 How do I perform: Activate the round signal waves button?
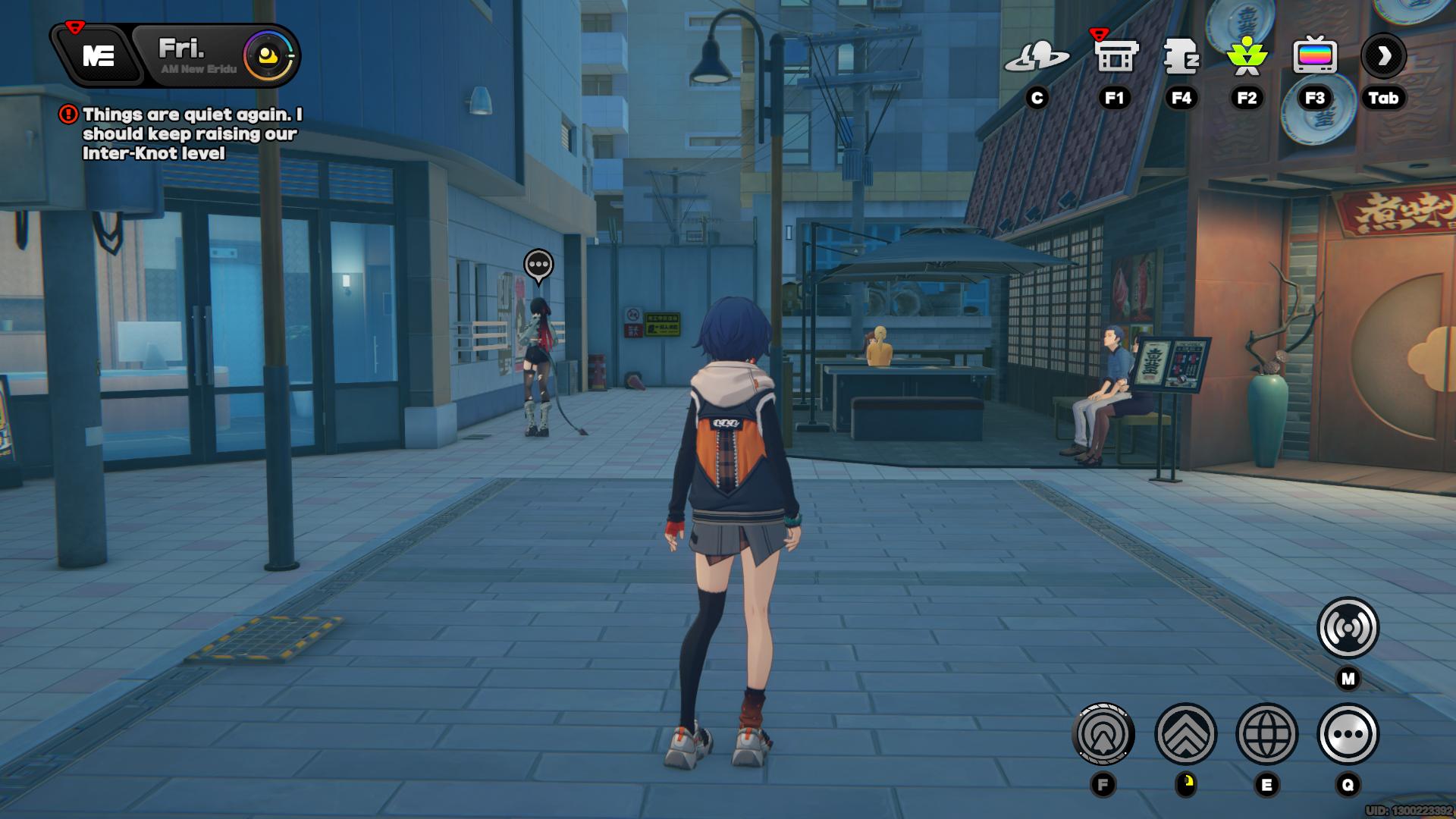pos(1348,628)
